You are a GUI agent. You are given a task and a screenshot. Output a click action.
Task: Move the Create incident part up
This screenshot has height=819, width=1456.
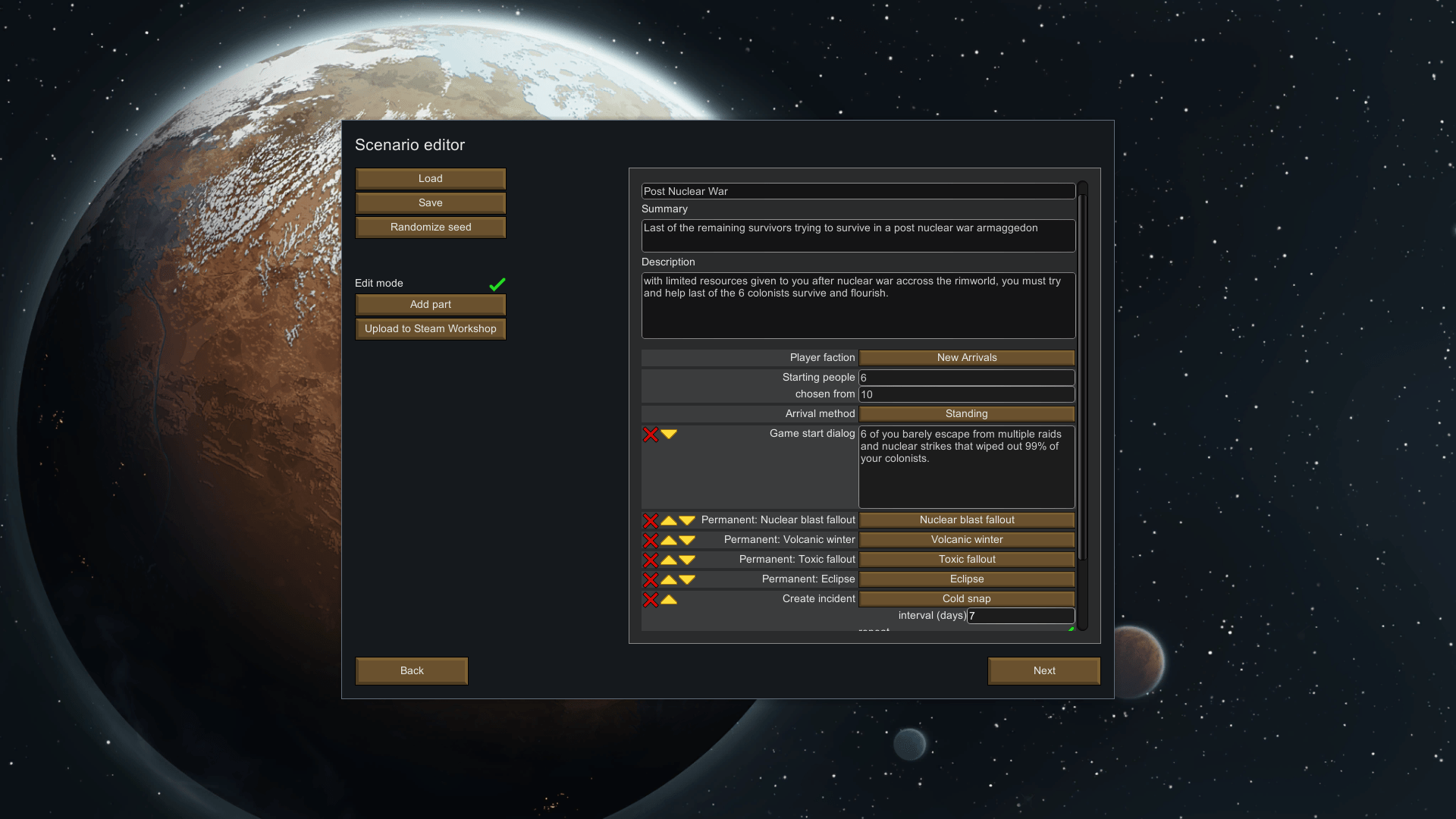[x=668, y=598]
